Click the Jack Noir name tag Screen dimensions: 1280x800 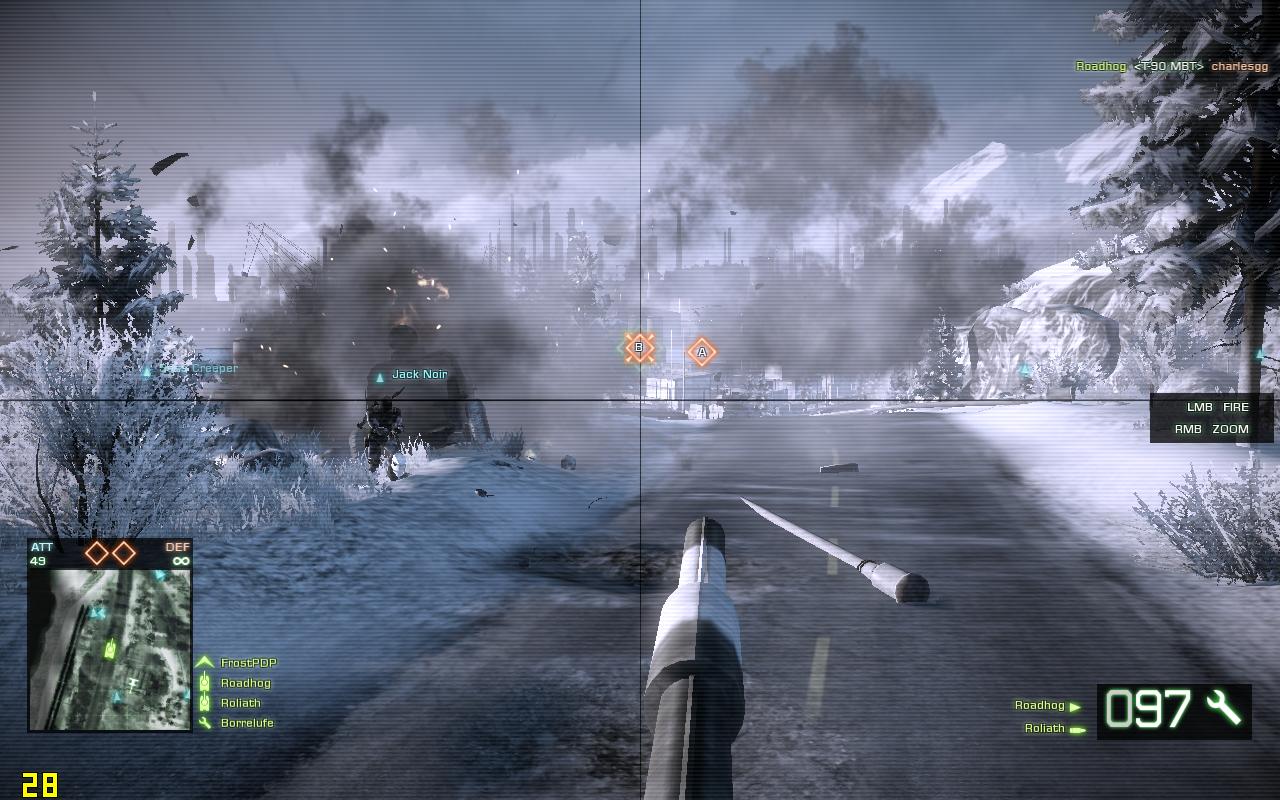click(x=419, y=375)
